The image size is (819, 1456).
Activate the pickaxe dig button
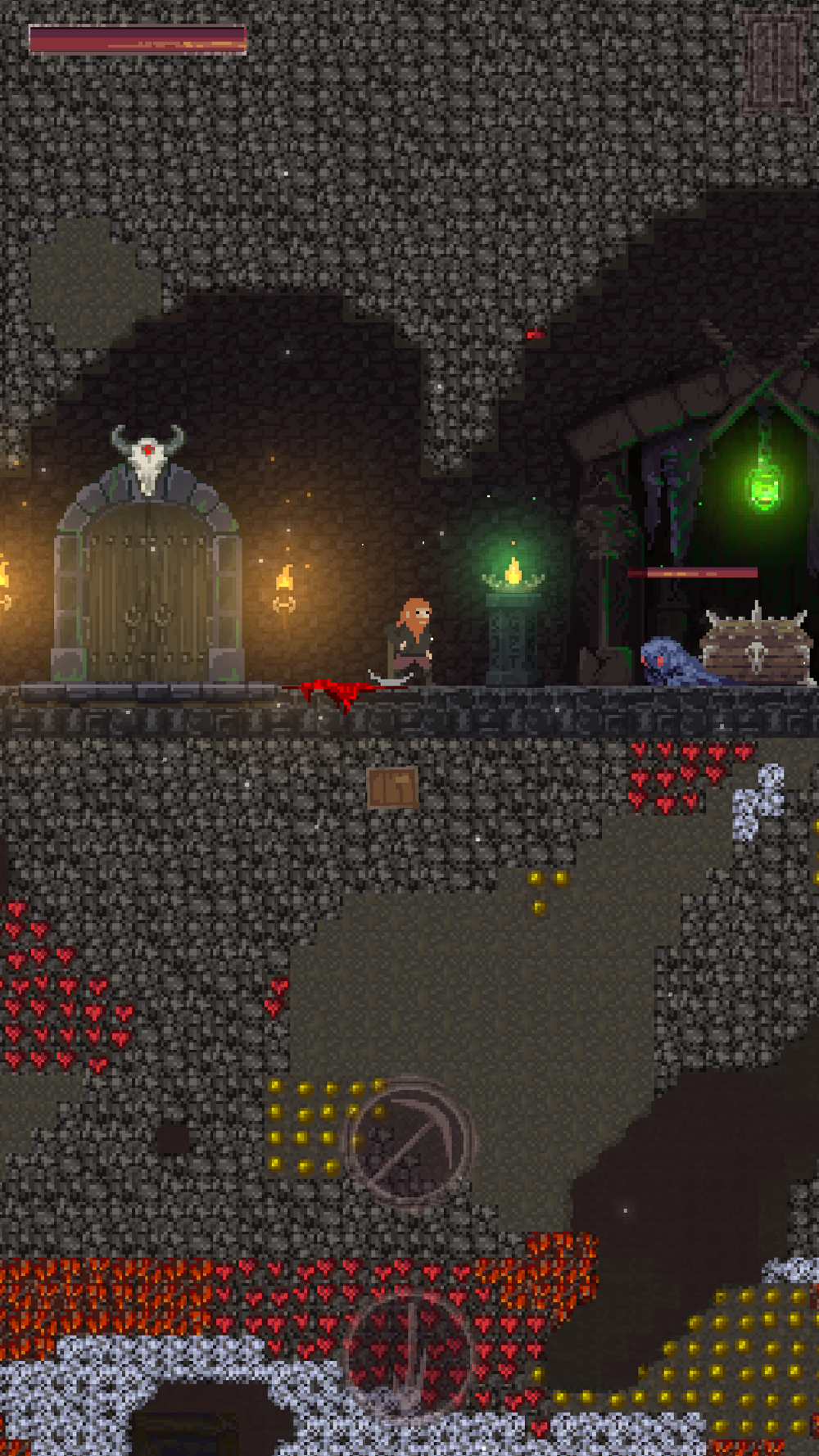(410, 1142)
